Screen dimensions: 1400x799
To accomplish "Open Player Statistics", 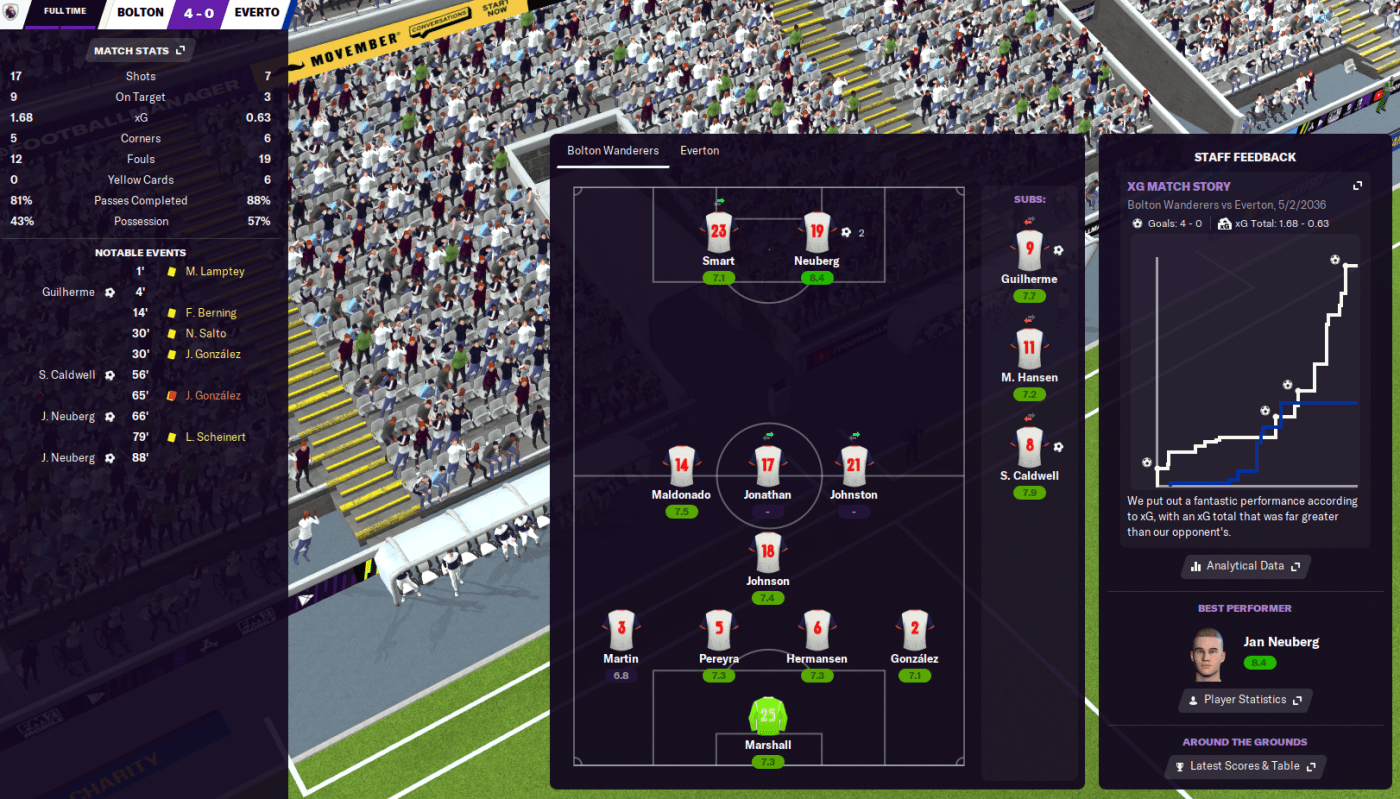I will tap(1245, 700).
